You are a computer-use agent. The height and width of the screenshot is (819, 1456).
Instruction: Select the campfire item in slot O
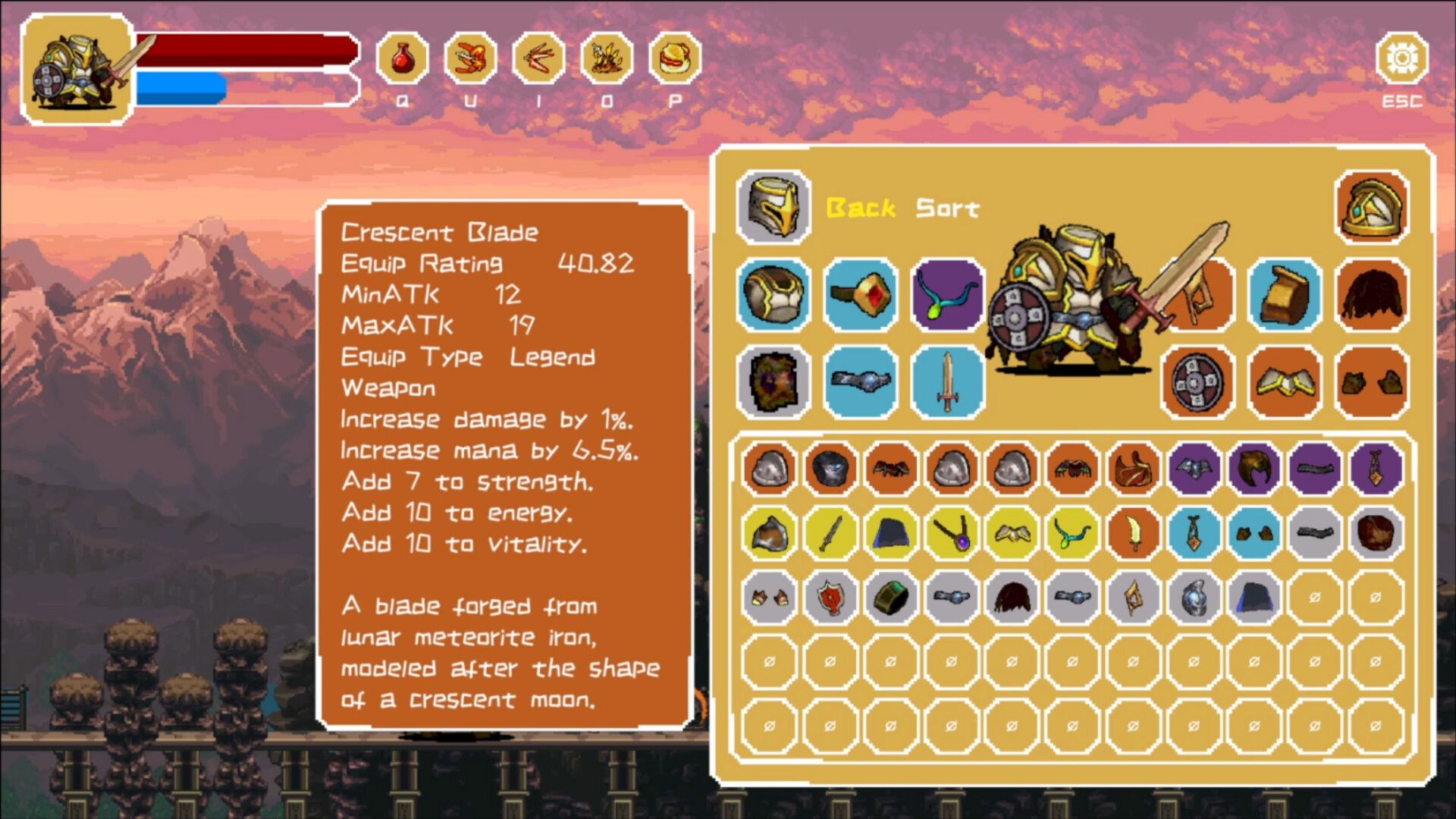point(607,59)
